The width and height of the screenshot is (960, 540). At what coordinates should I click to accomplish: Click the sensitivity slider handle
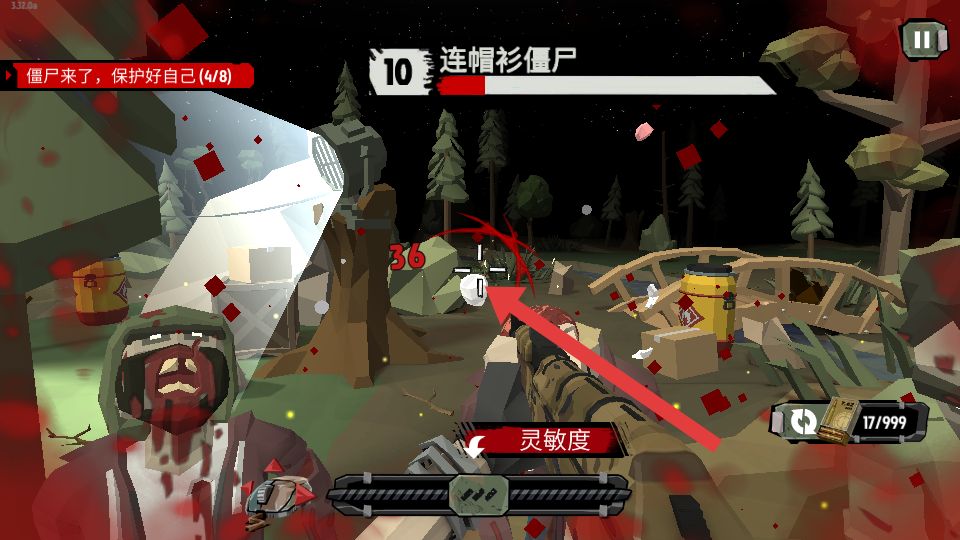coord(479,494)
